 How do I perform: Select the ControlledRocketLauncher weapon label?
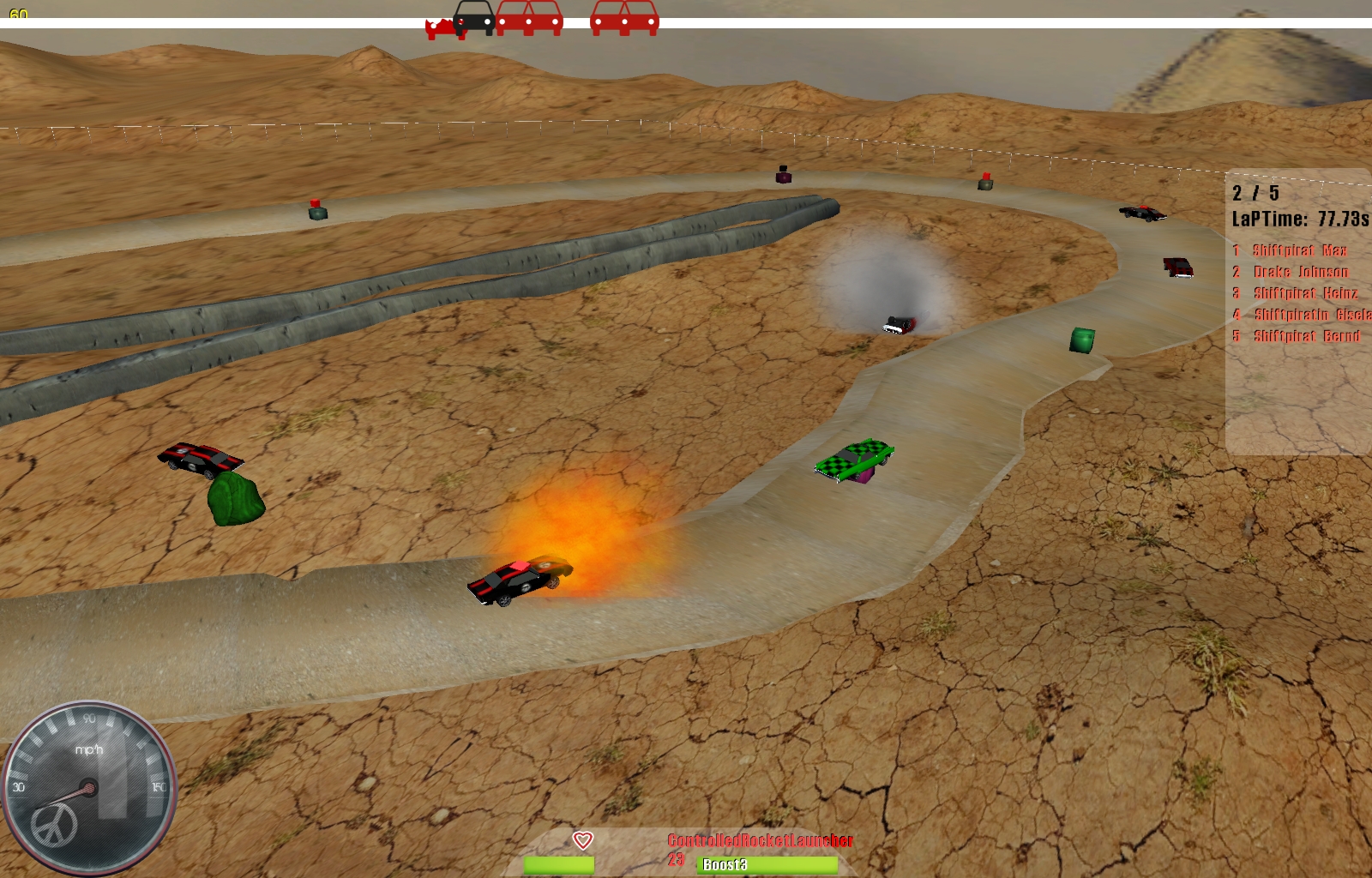760,840
